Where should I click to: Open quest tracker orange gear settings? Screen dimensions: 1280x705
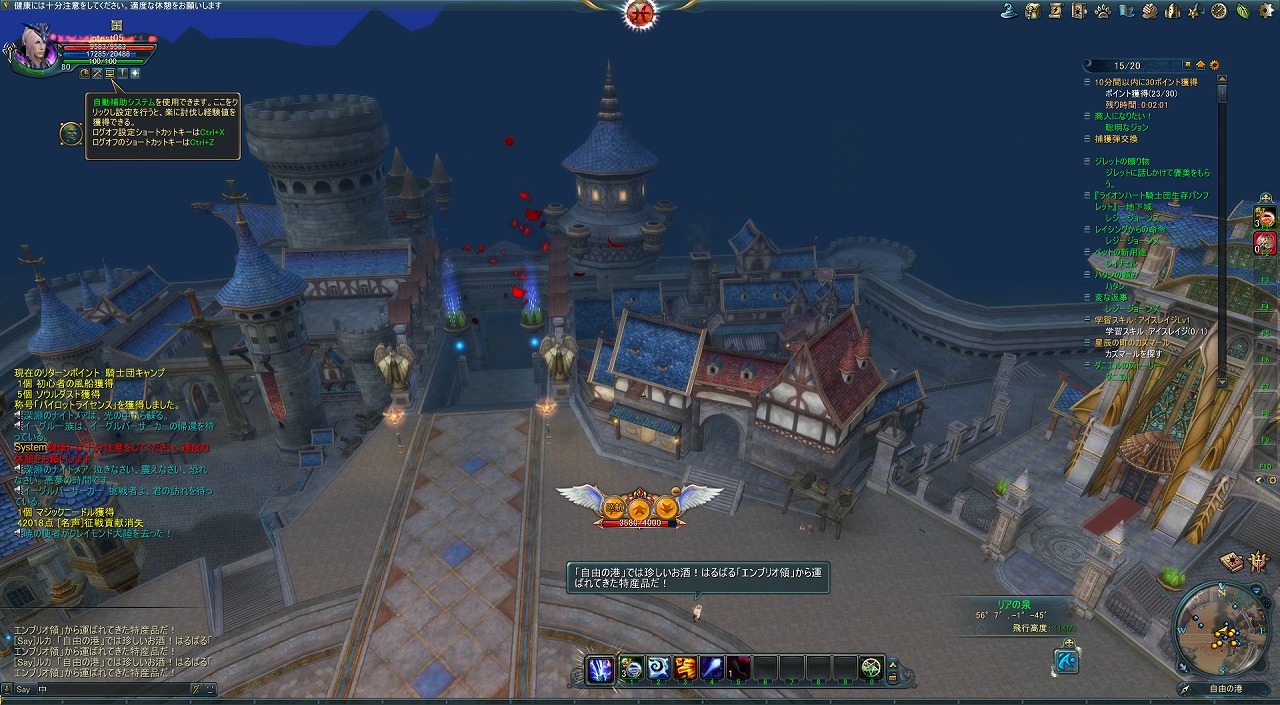coord(1214,65)
